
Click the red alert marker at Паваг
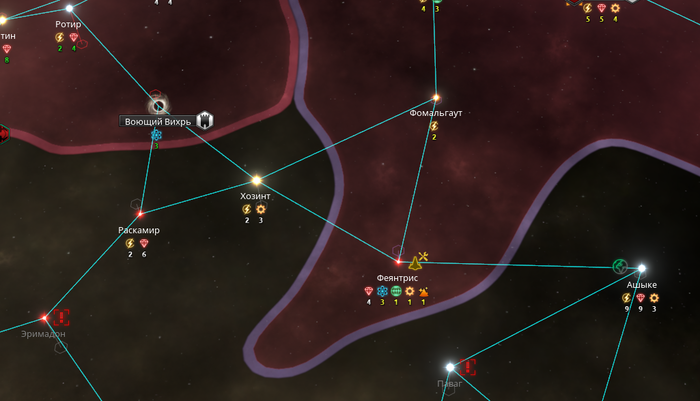pos(467,367)
